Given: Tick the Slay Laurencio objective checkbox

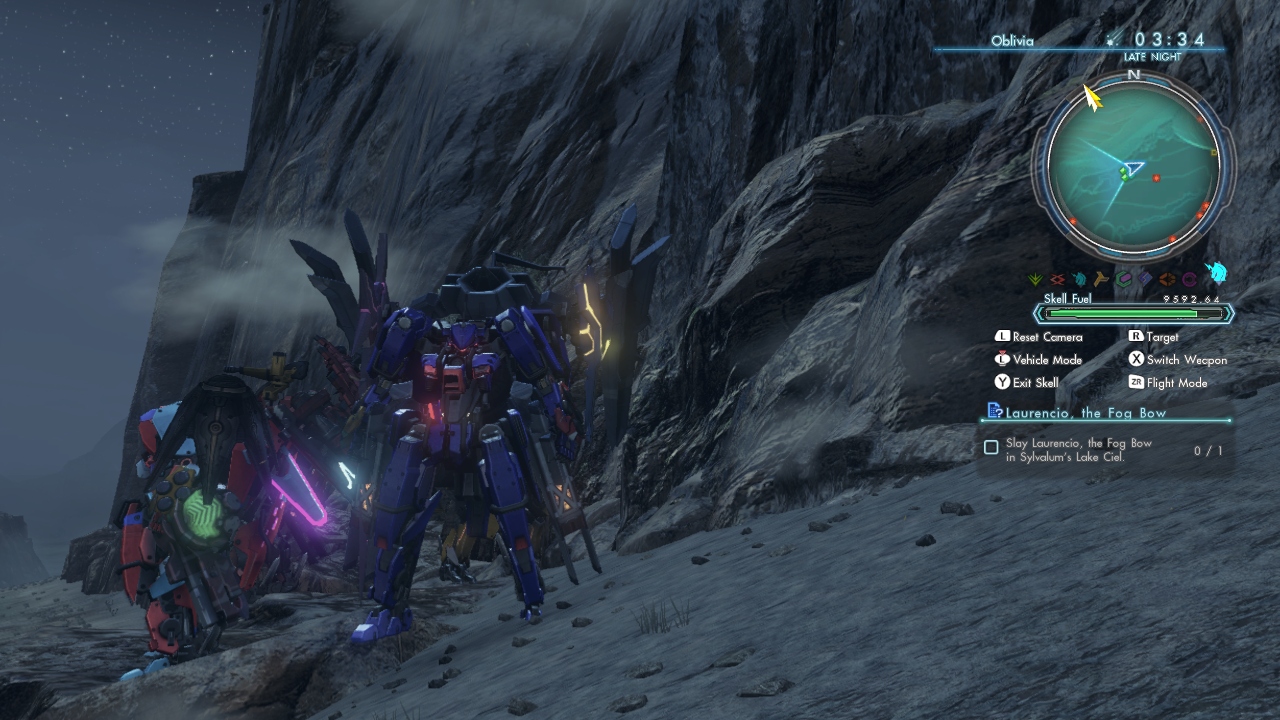Looking at the screenshot, I should [991, 448].
